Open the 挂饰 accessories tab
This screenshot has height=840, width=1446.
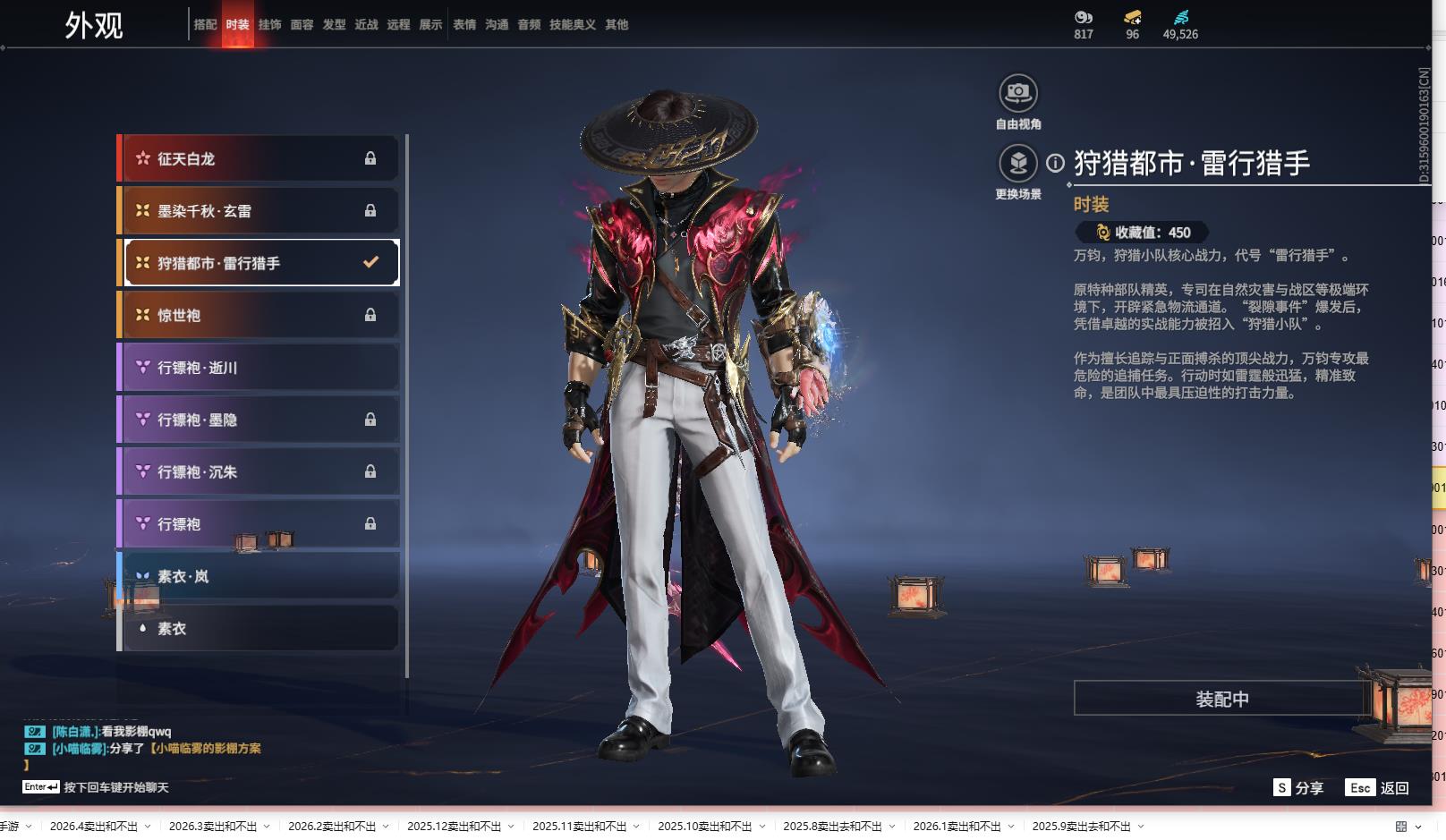pos(269,25)
